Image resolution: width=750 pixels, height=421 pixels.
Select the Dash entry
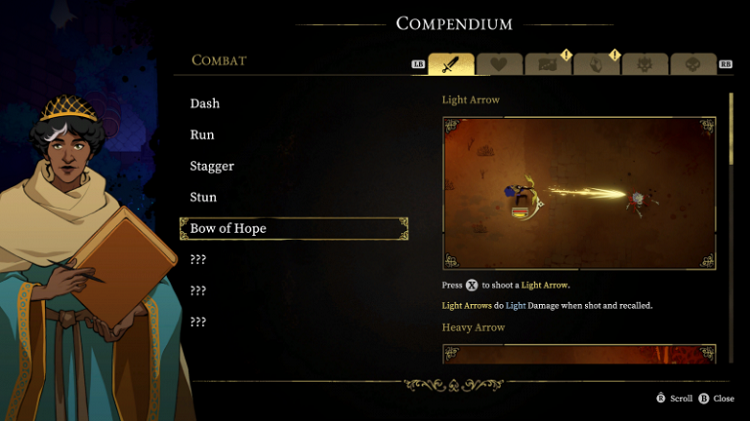tap(205, 104)
